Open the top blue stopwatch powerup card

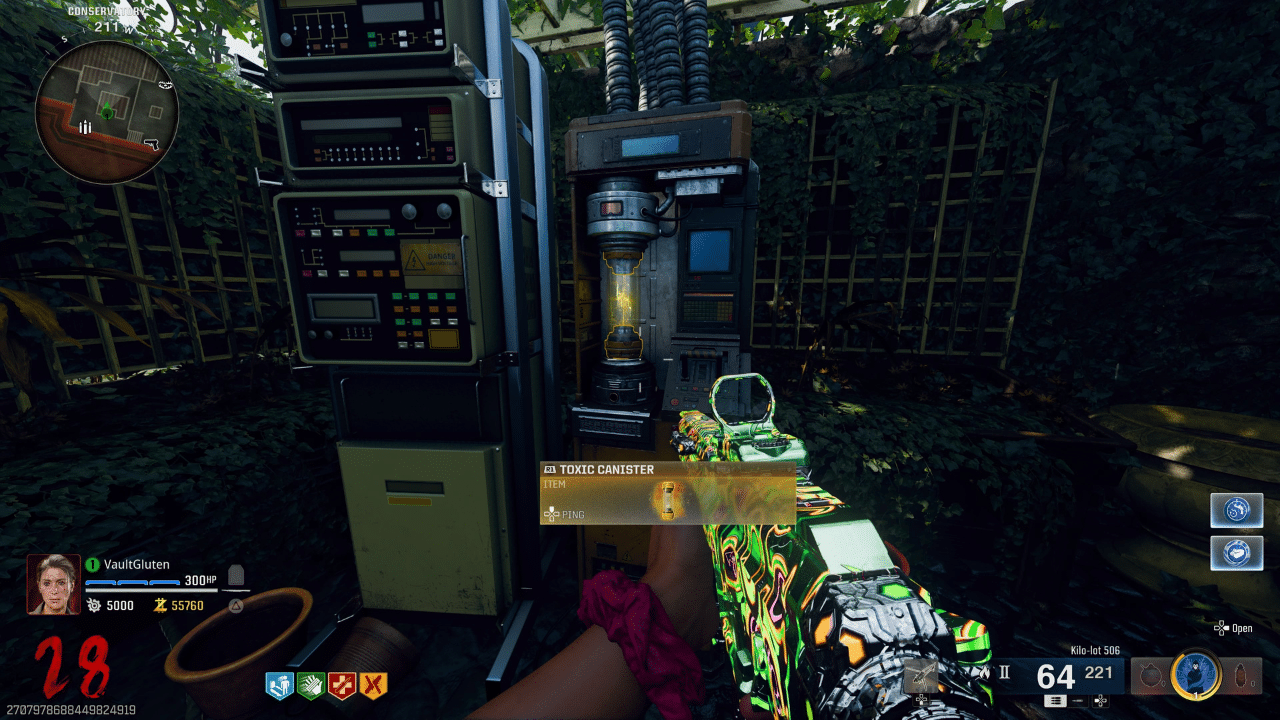pyautogui.click(x=1237, y=510)
